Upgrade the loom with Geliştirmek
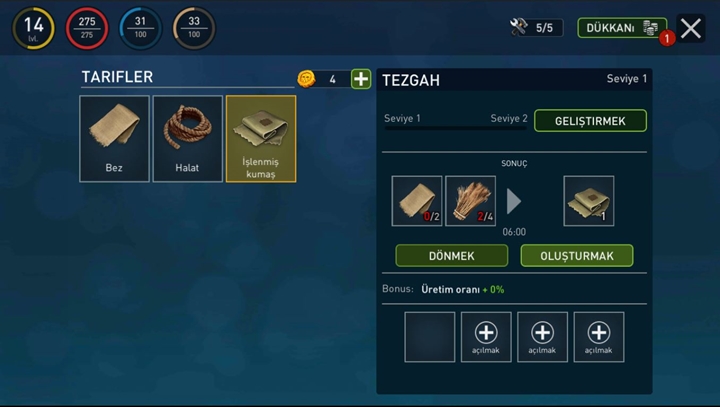Image resolution: width=720 pixels, height=407 pixels. [590, 121]
